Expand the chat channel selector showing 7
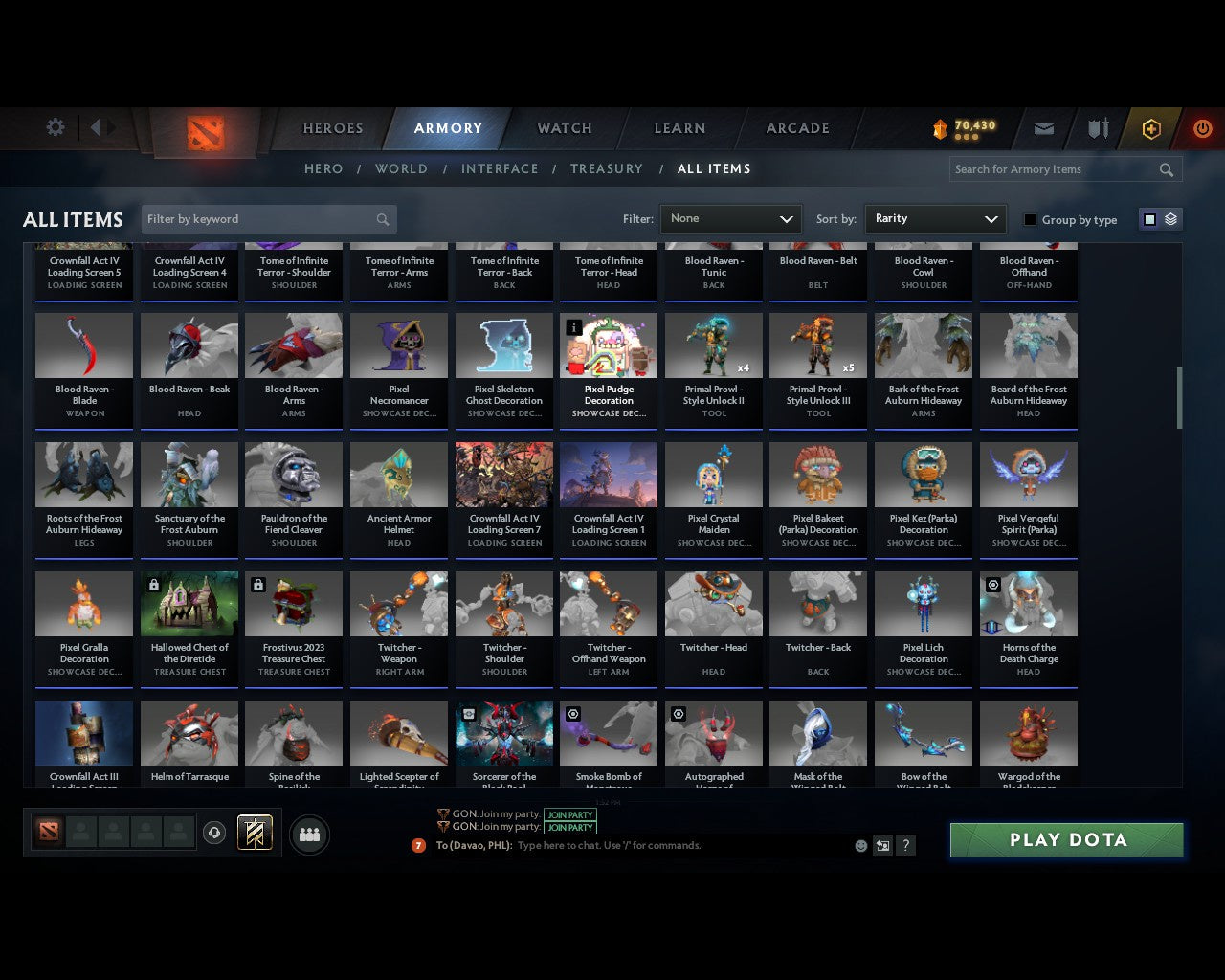Screen dimensions: 1225x980 click(416, 845)
